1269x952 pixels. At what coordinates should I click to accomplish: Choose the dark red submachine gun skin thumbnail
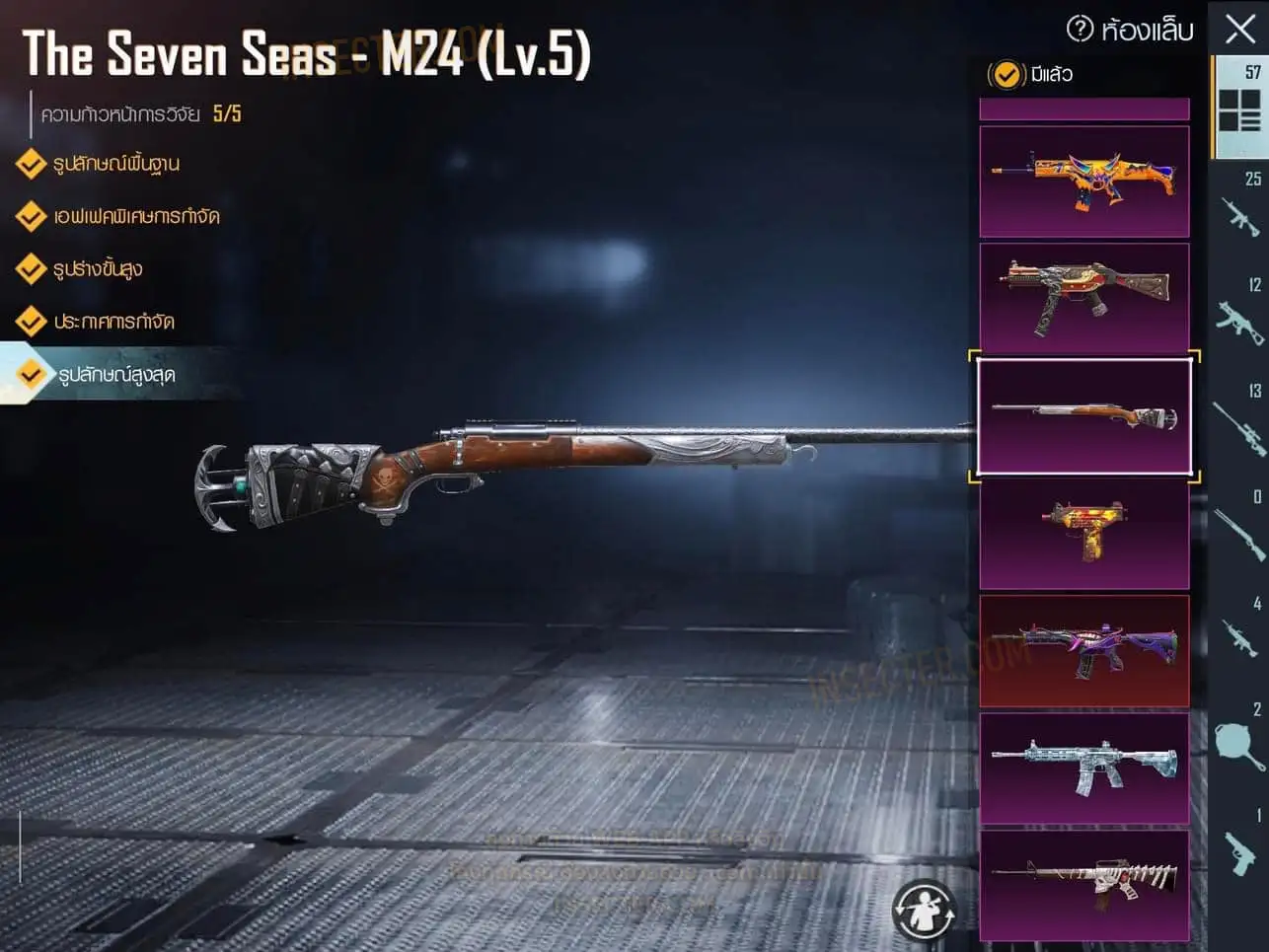[x=1083, y=298]
